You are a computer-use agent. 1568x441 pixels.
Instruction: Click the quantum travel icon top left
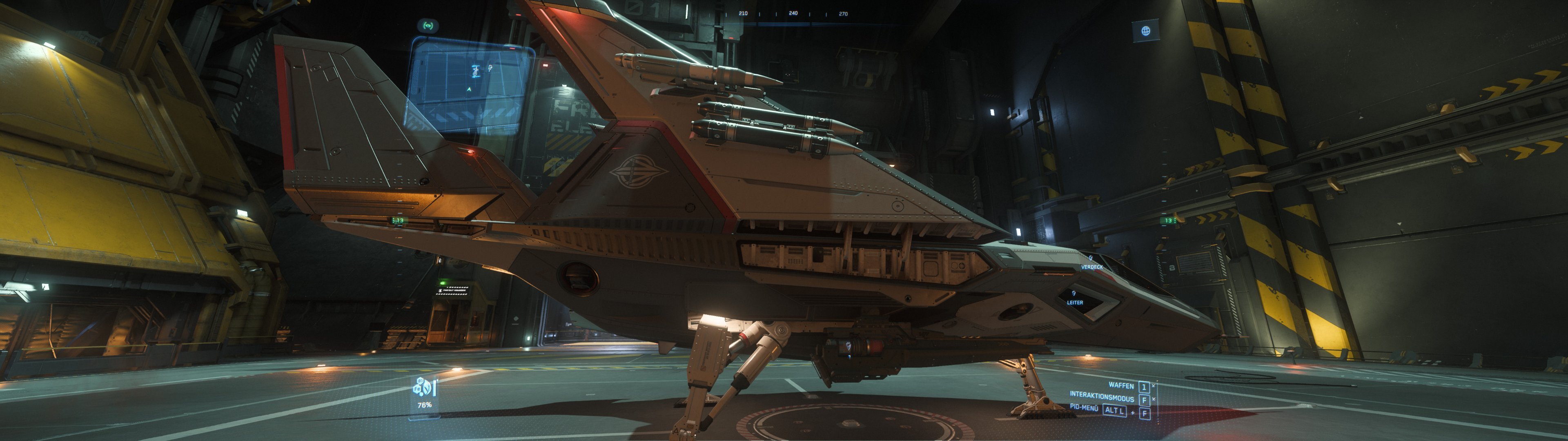(x=428, y=26)
